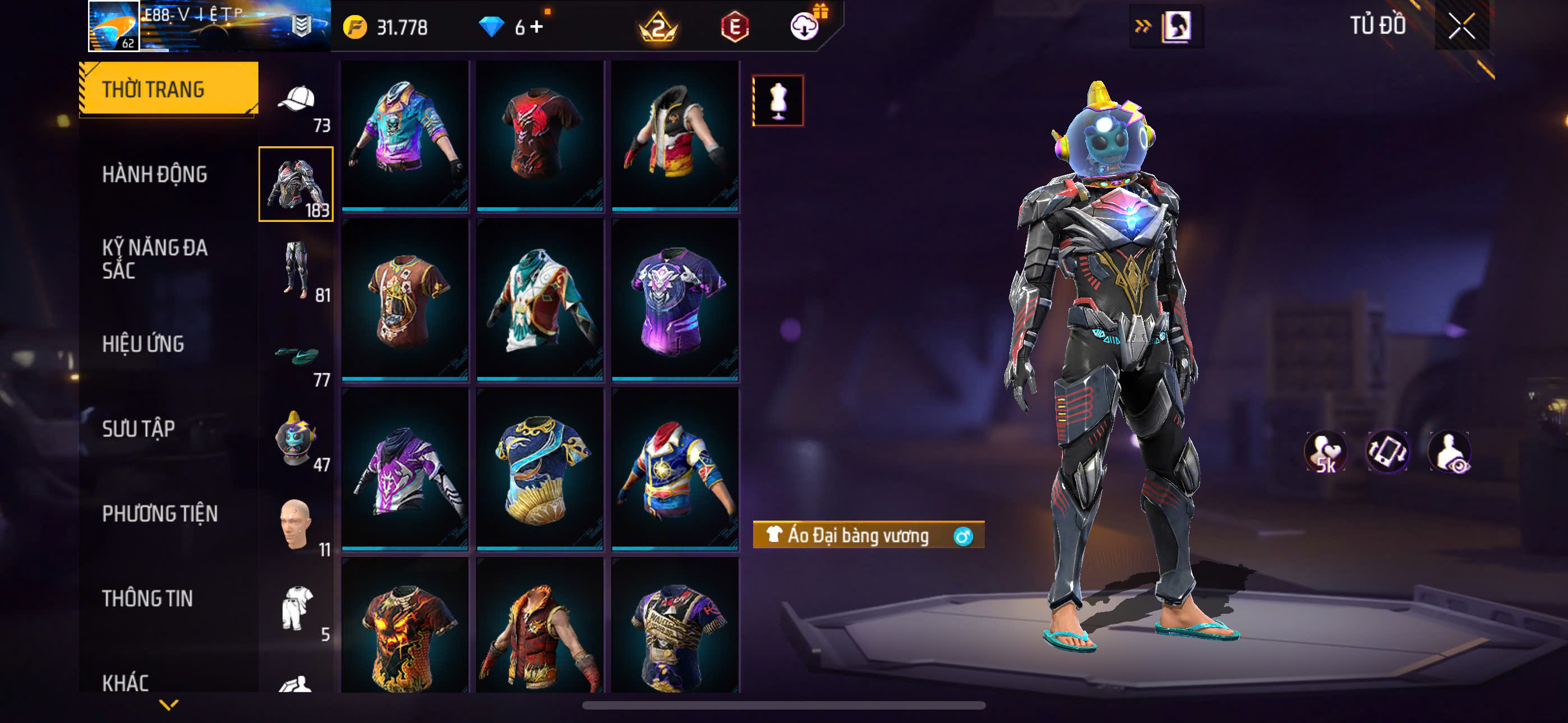Open the Sưu Tập section
Screen dimensions: 1568x723
pos(138,429)
